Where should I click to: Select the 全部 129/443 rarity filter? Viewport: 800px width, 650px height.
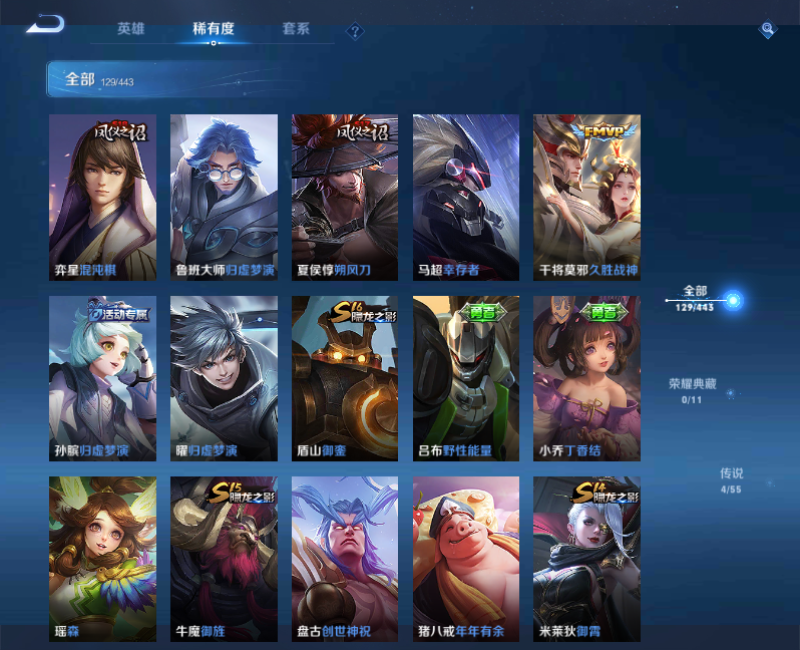pyautogui.click(x=695, y=298)
